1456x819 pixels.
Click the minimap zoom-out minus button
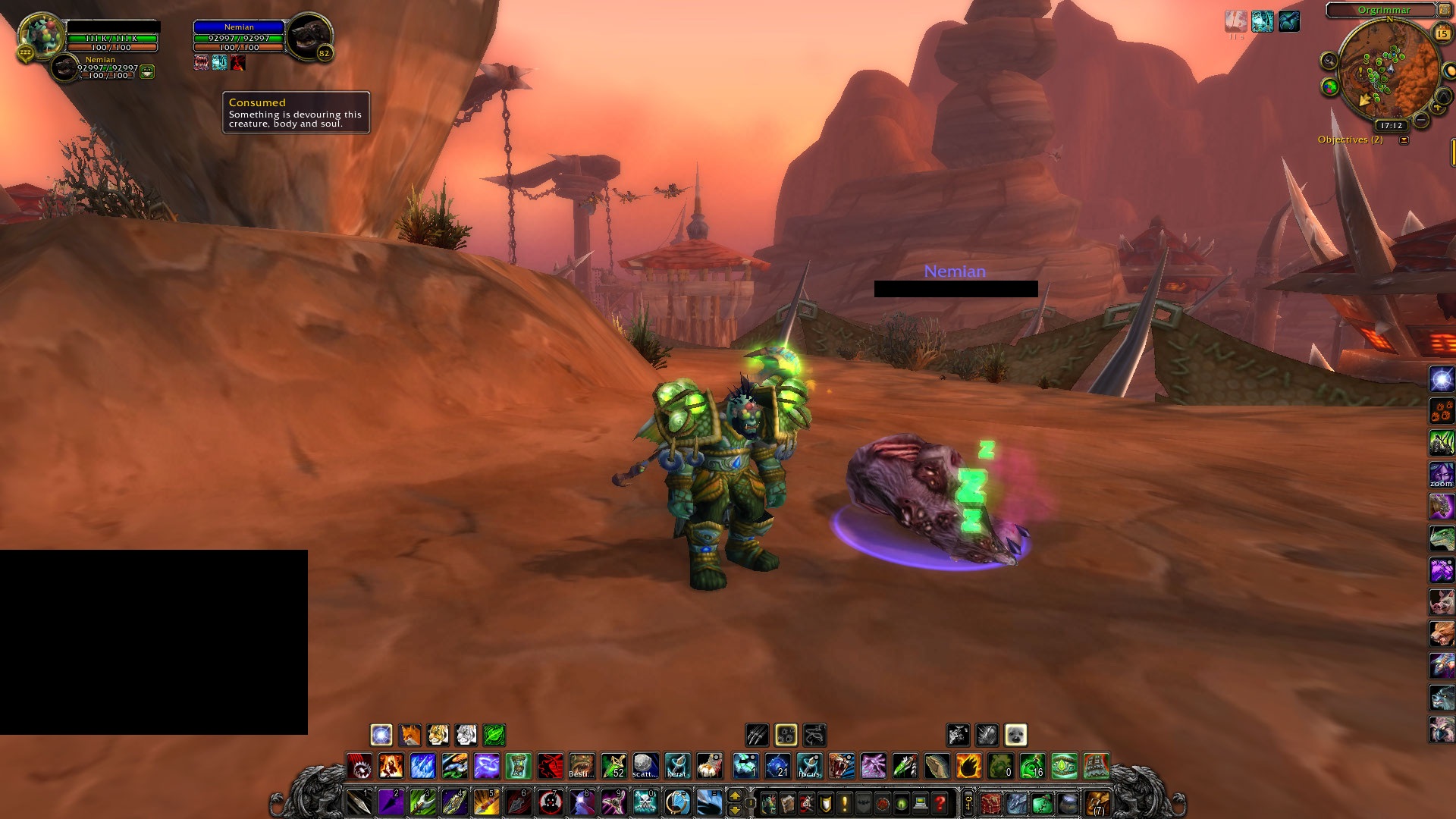1422,120
